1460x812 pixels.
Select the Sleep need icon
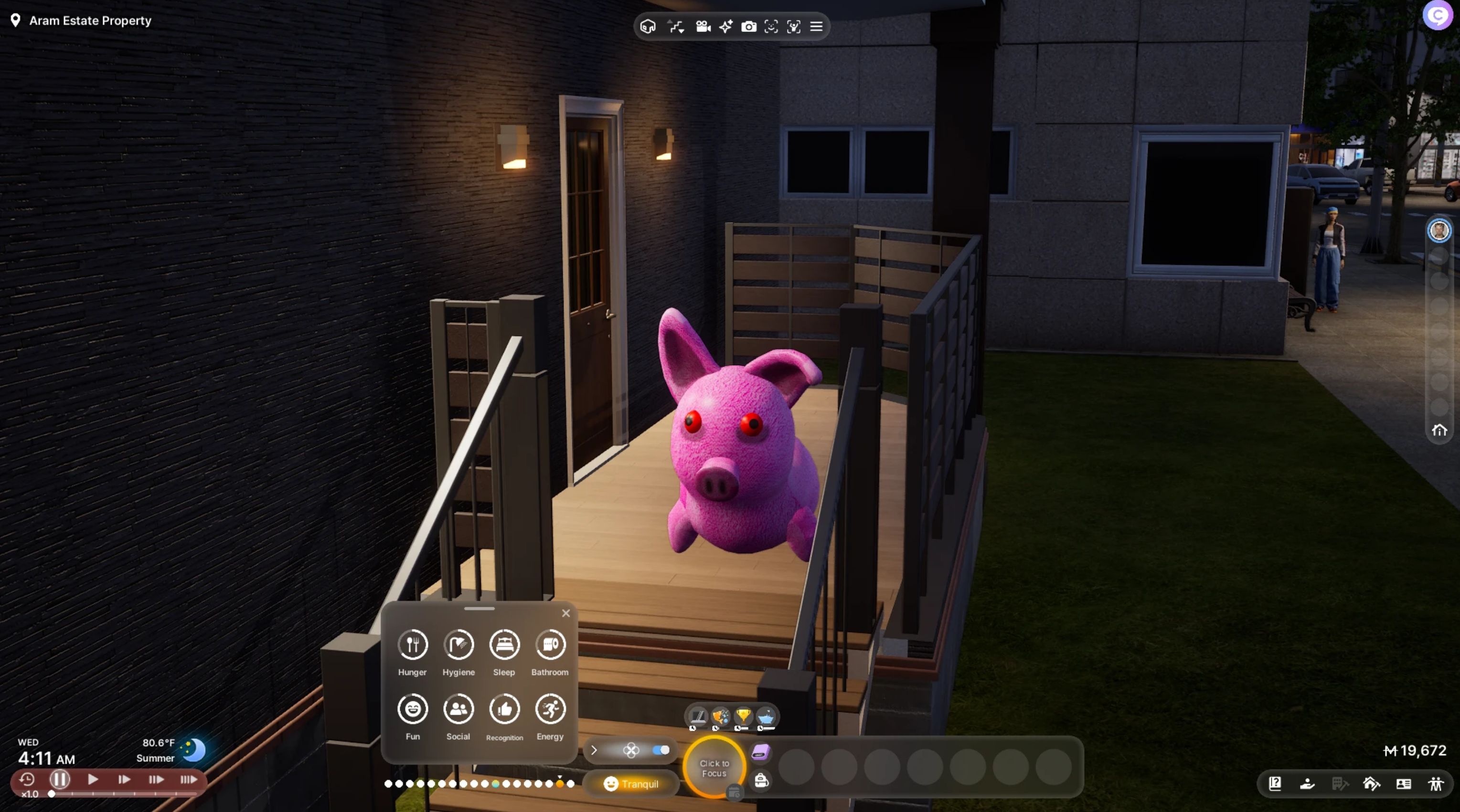pos(504,645)
